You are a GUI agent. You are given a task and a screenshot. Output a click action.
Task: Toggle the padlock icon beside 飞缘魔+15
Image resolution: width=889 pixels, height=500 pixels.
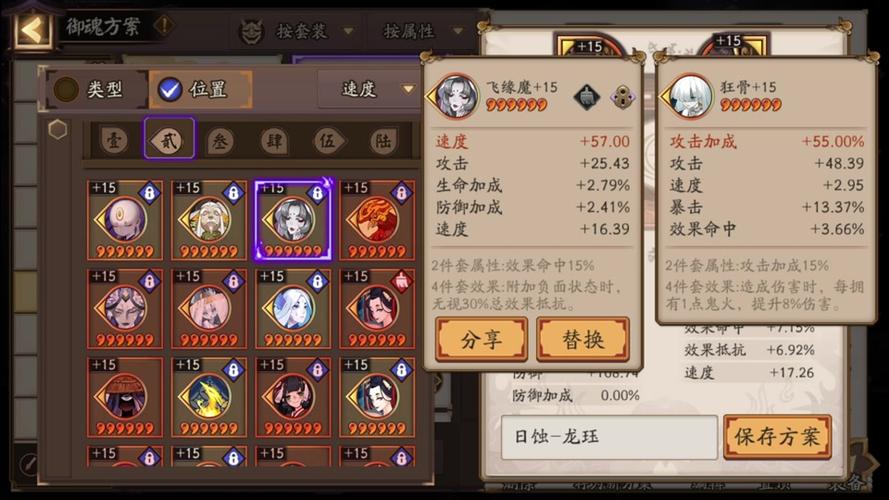pyautogui.click(x=622, y=97)
